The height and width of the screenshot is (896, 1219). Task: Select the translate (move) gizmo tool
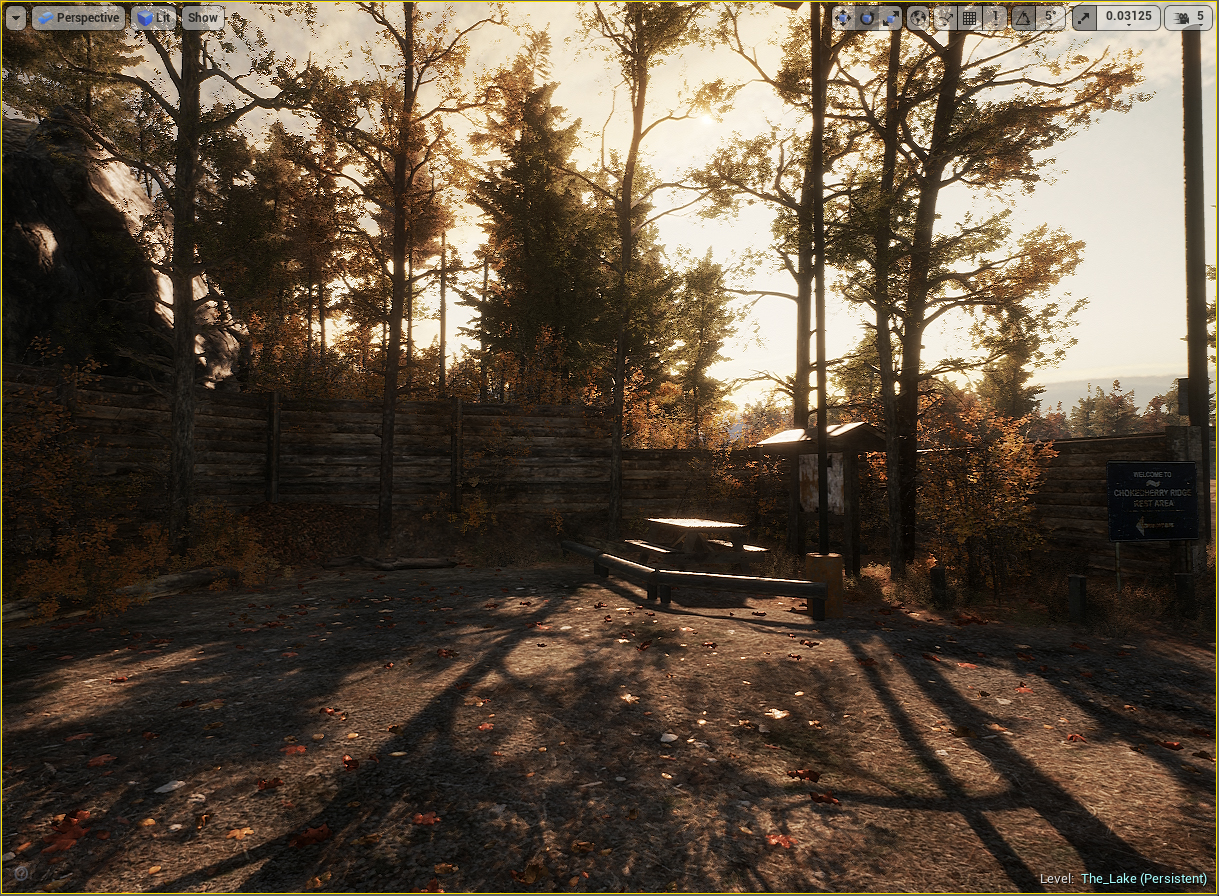(842, 18)
